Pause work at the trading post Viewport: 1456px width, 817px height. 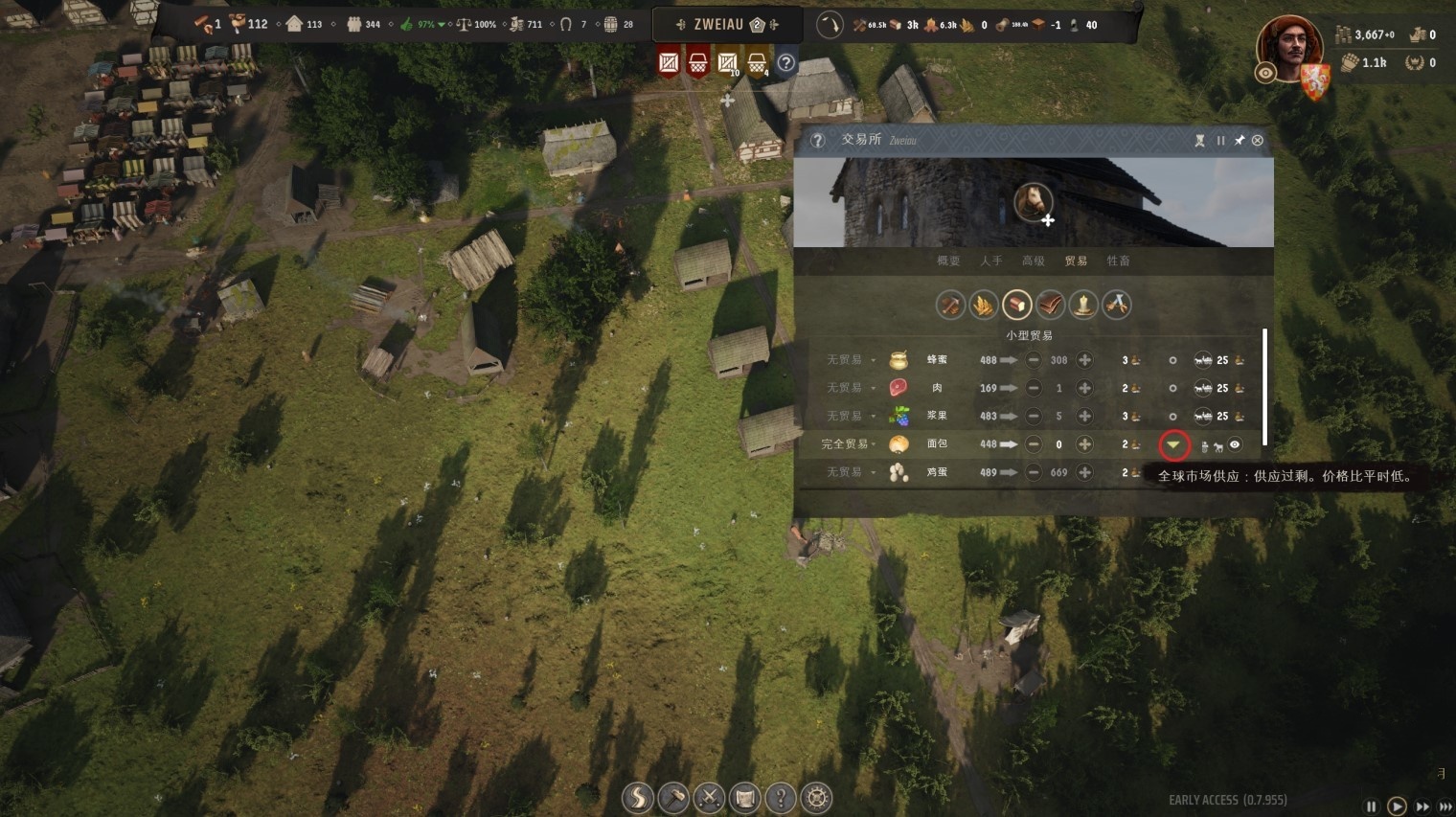coord(1220,141)
